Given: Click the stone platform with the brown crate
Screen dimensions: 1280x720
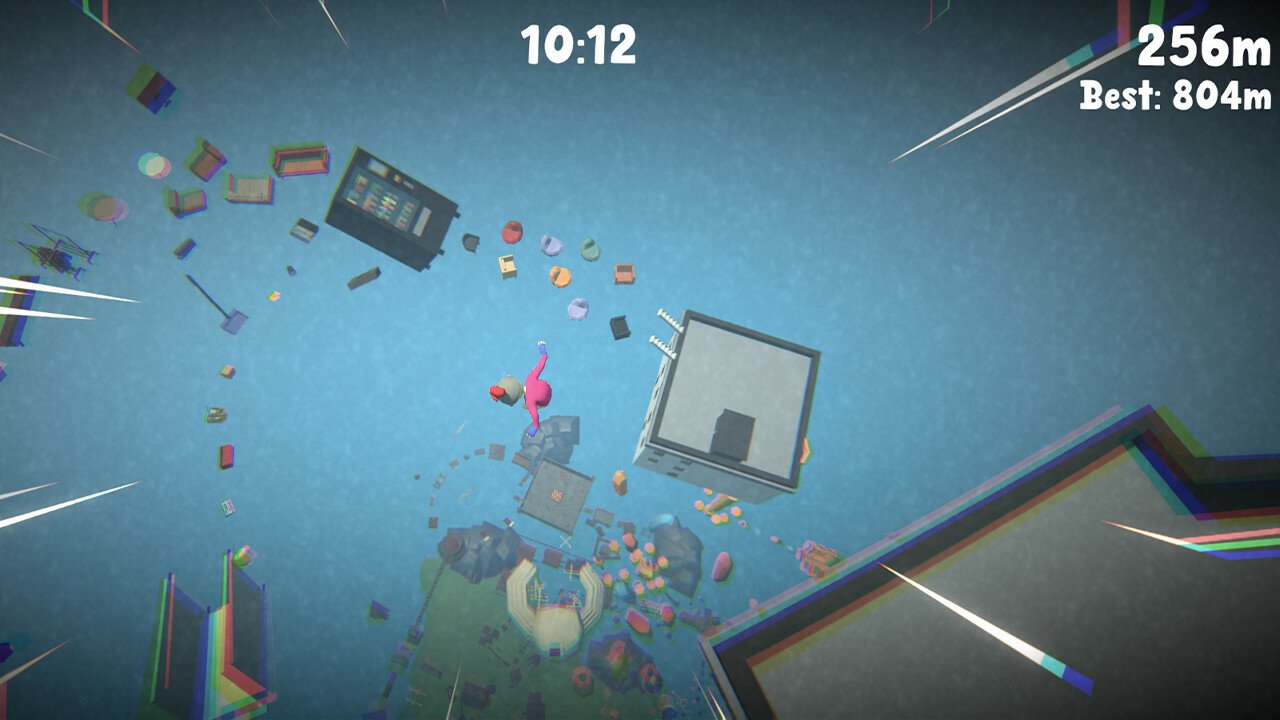Looking at the screenshot, I should click(x=555, y=492).
